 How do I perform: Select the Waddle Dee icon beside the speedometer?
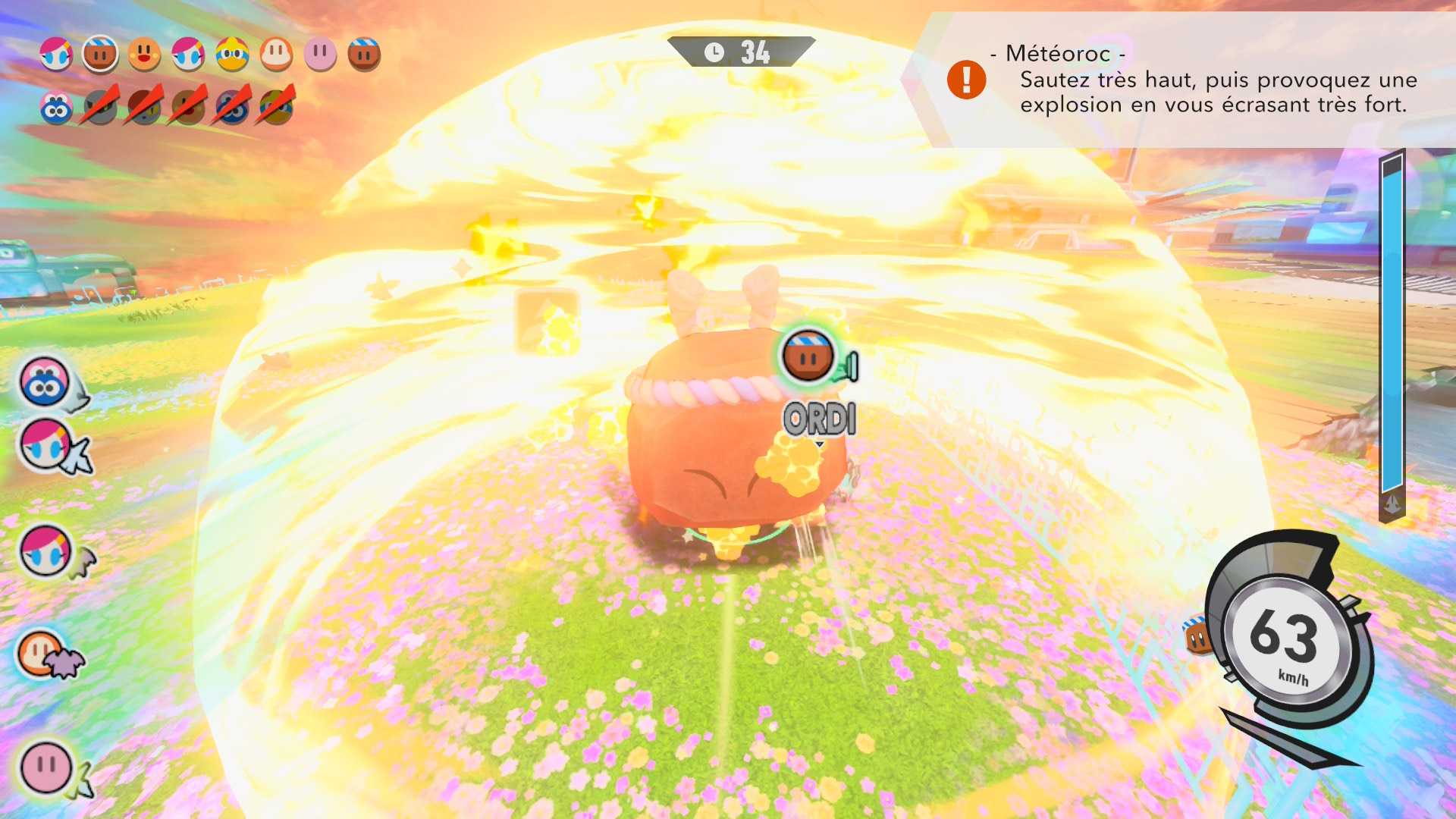coord(1197,637)
